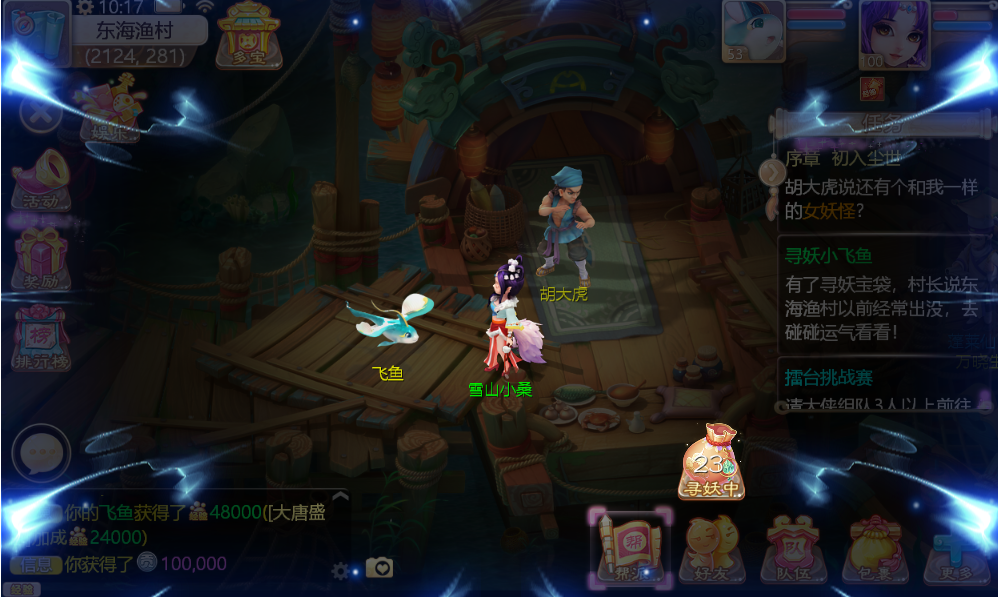Open the 奖励 rewards gift box
Image resolution: width=998 pixels, height=597 pixels.
click(42, 257)
